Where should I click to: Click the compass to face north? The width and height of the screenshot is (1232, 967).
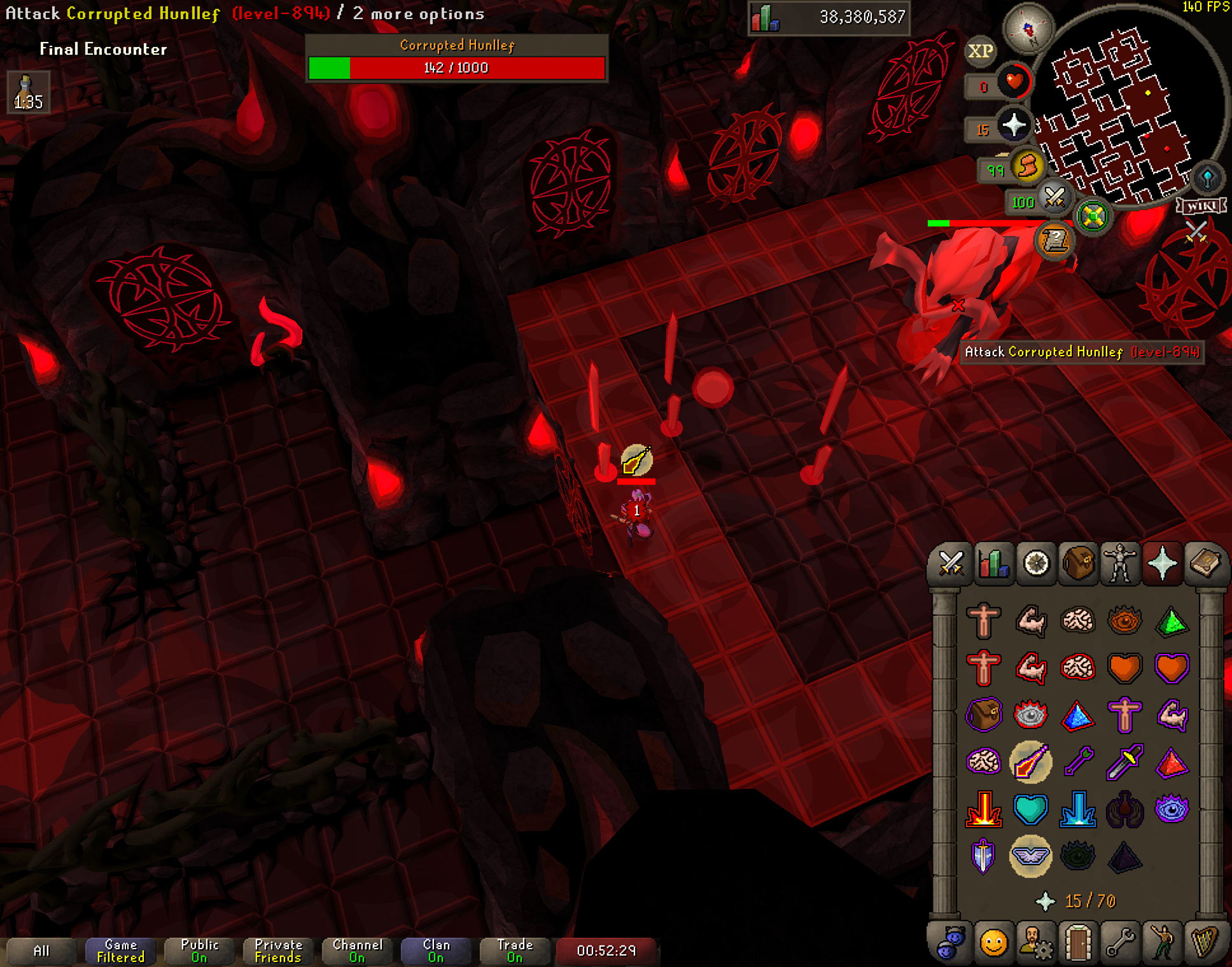[1028, 29]
